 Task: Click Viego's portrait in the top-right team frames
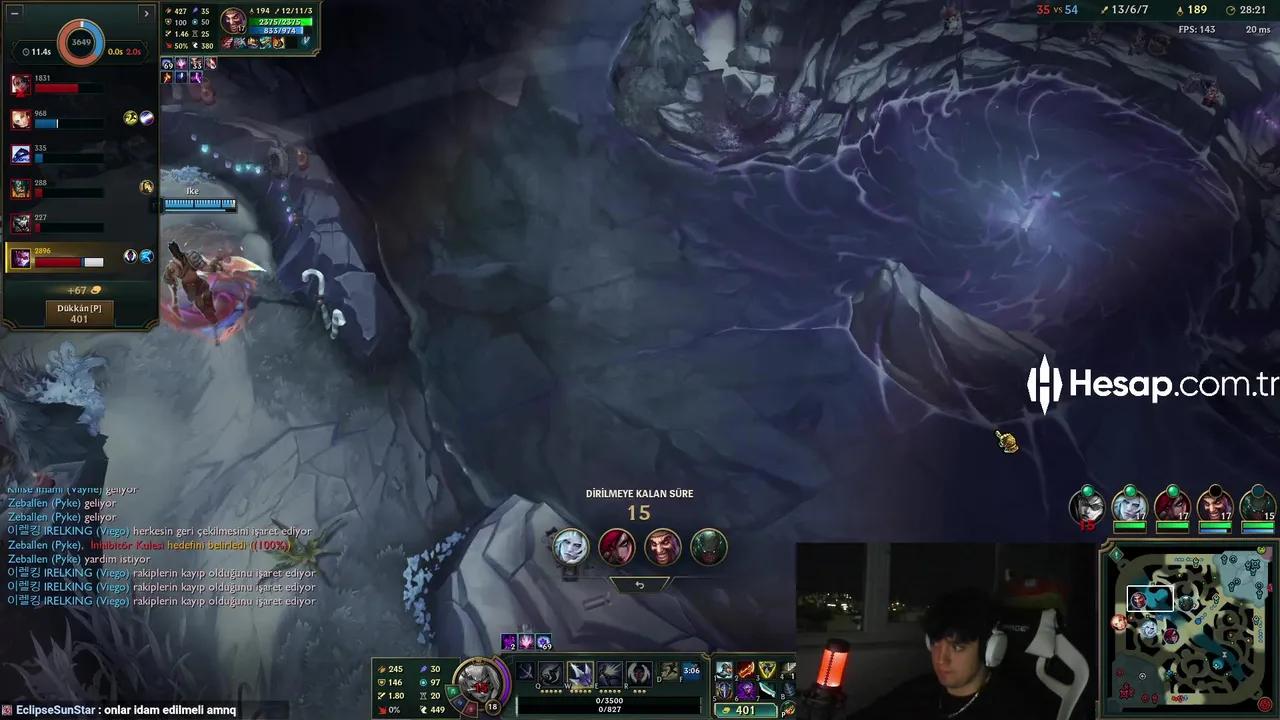(x=1257, y=505)
